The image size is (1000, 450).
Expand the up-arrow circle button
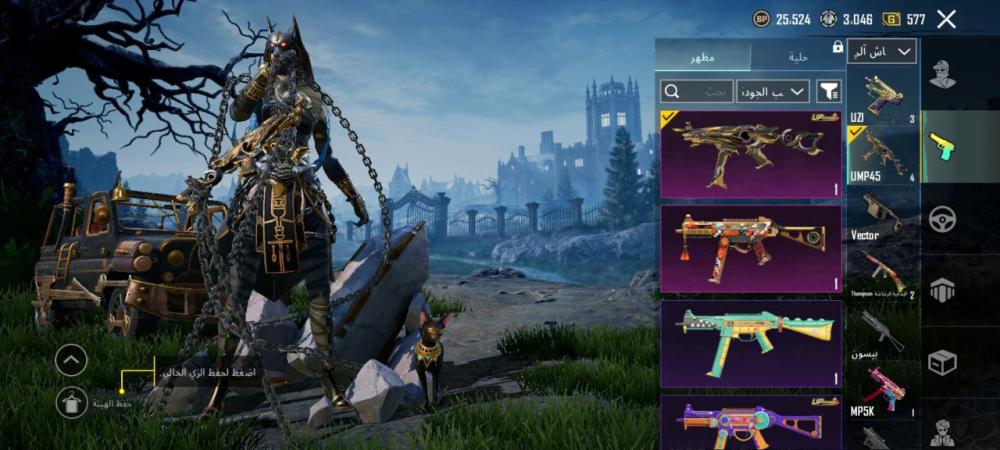(x=71, y=360)
